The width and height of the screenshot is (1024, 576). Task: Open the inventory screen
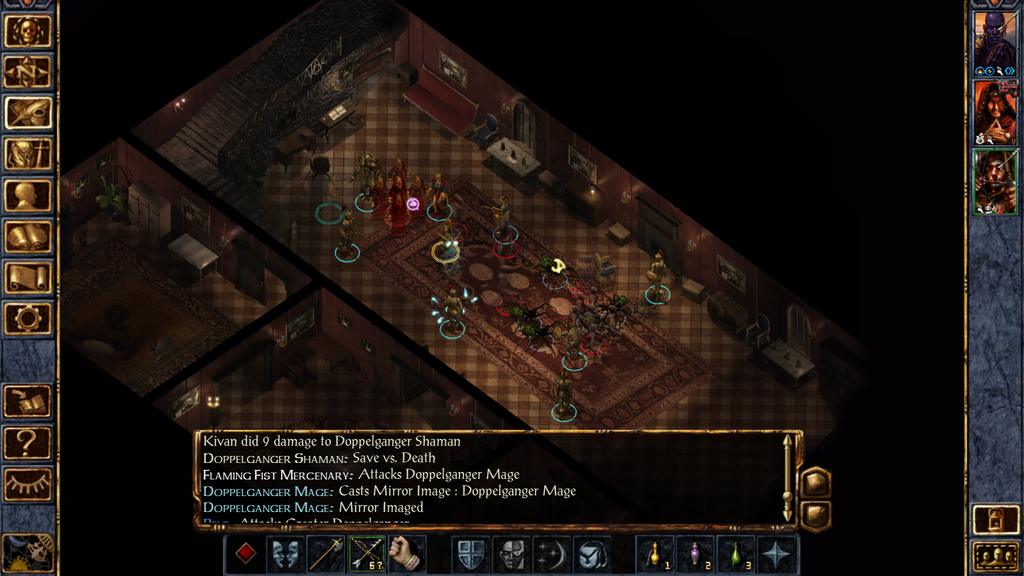[28, 154]
